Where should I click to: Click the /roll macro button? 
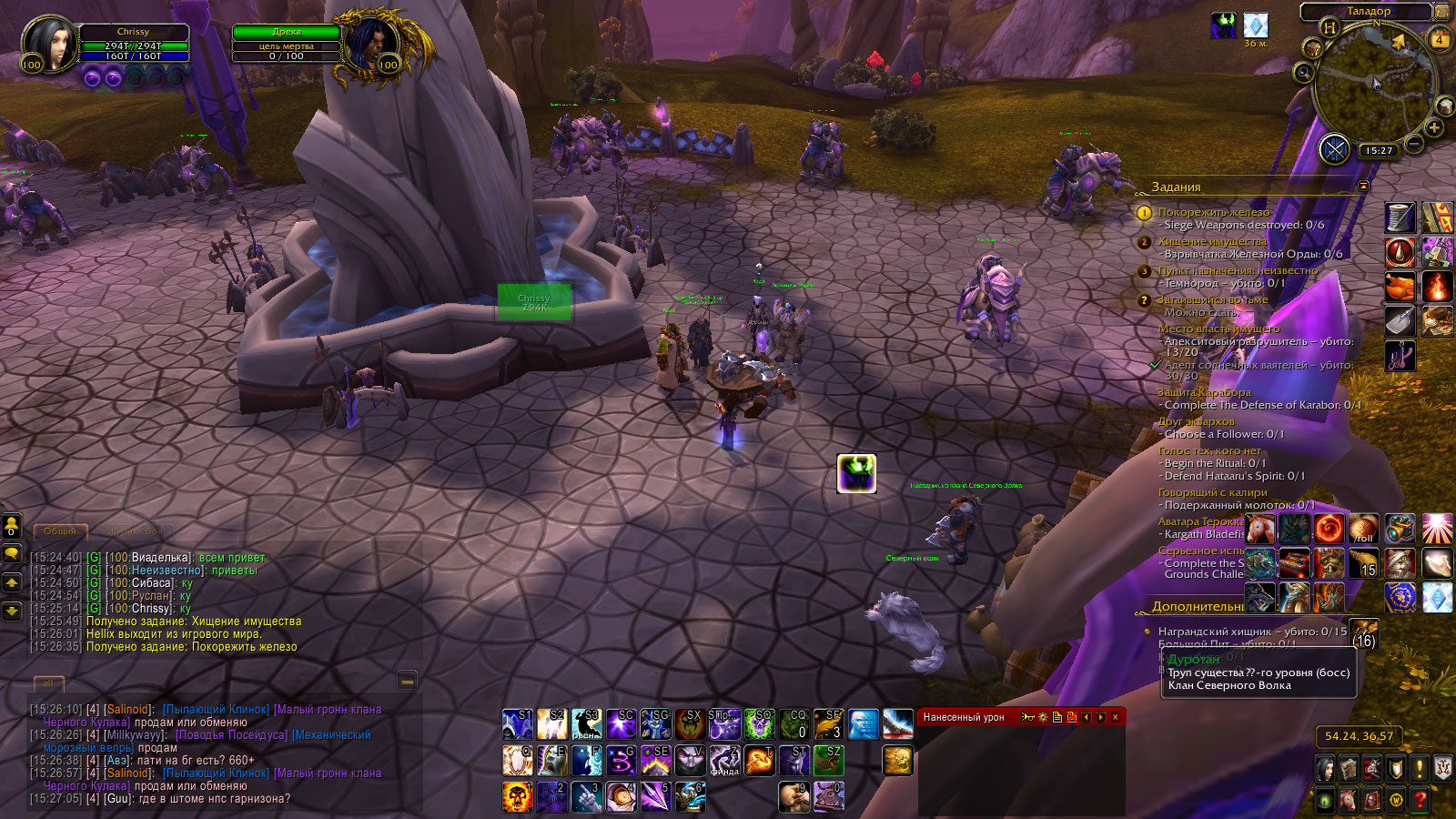[x=1363, y=529]
